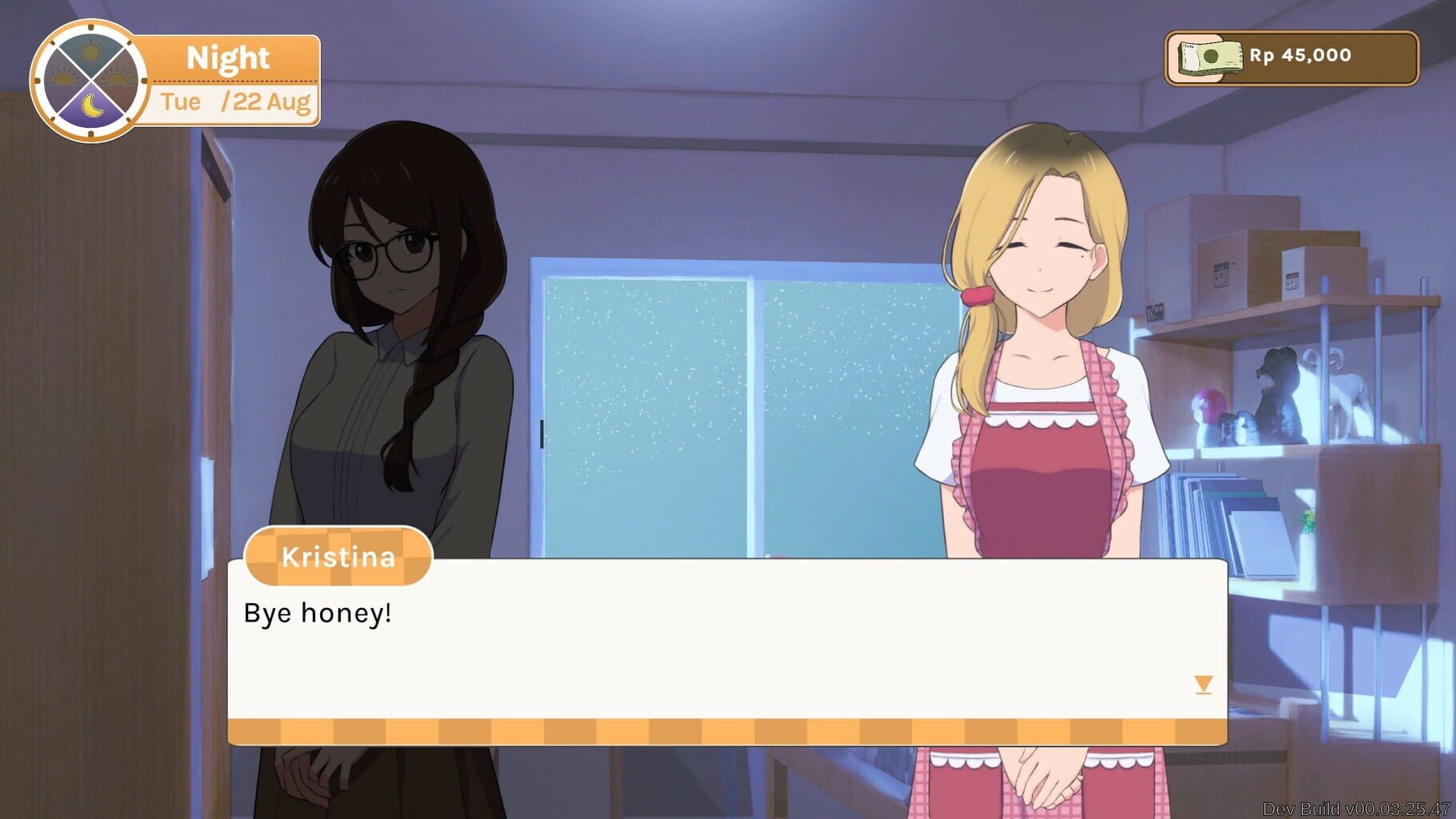Click the Night phase indicator

pyautogui.click(x=228, y=57)
